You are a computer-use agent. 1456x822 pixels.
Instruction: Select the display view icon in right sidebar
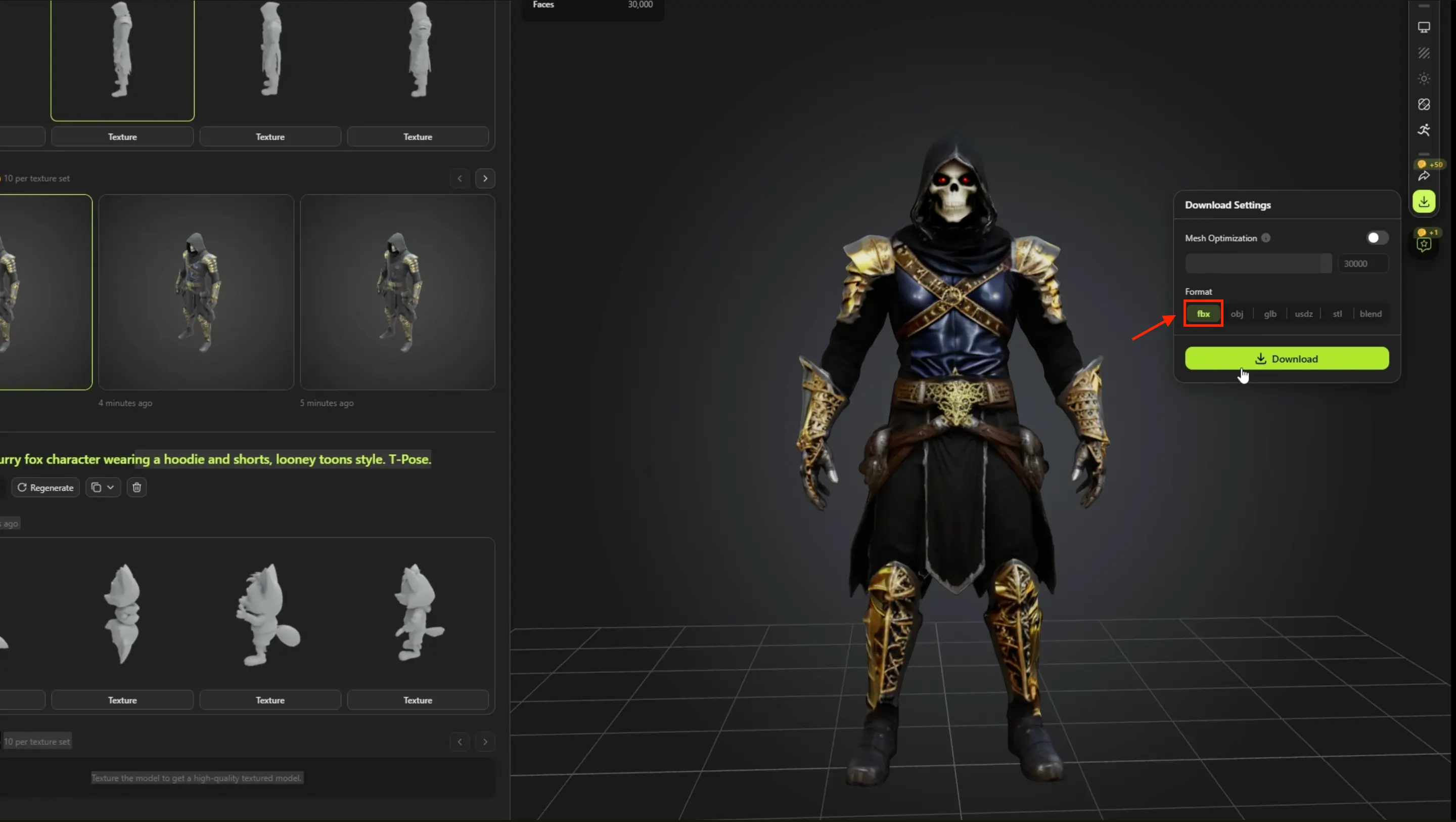click(1424, 27)
